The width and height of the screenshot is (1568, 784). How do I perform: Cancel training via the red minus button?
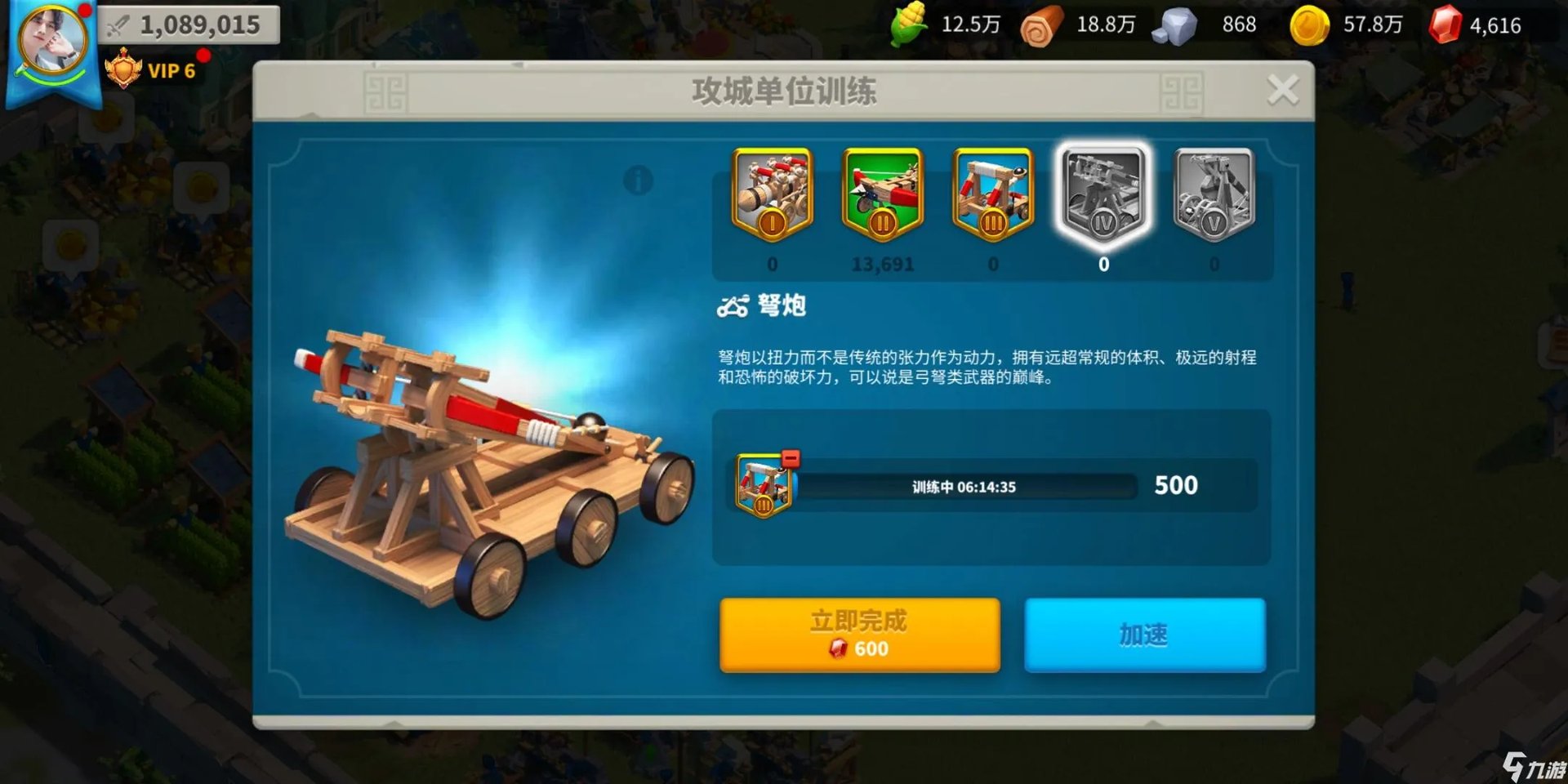coord(790,459)
